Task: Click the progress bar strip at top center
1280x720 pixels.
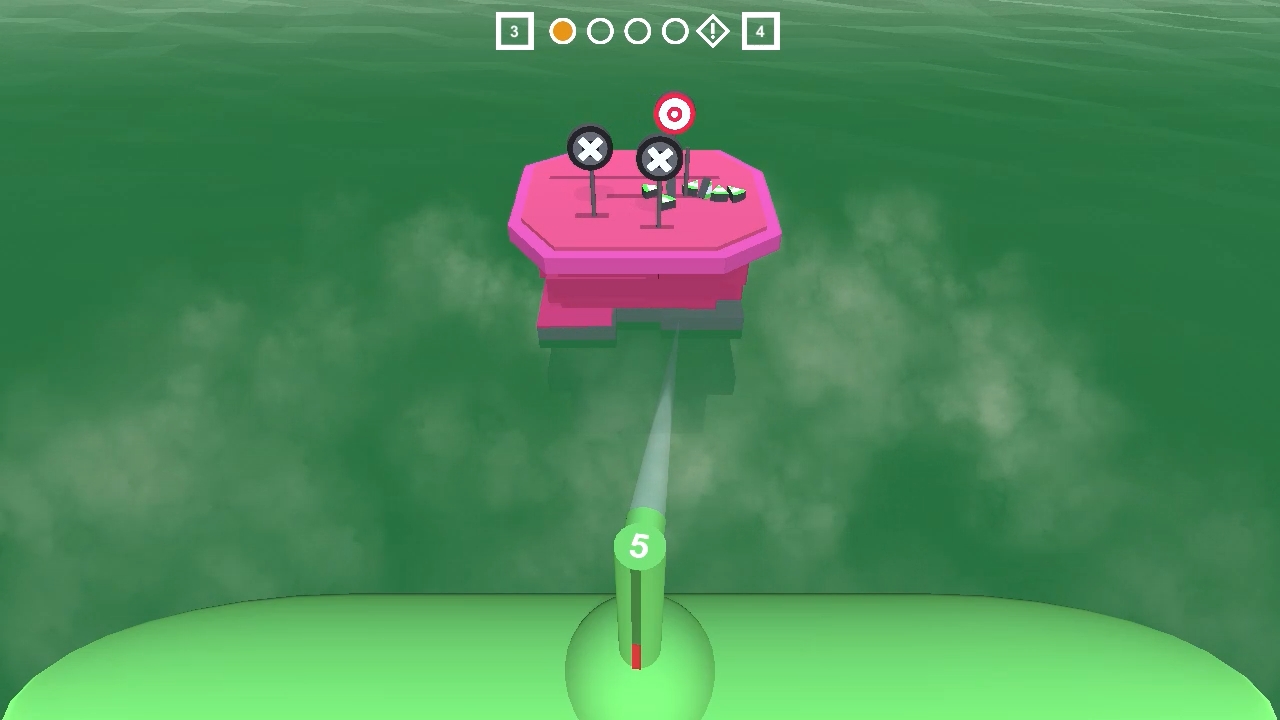Action: (636, 31)
